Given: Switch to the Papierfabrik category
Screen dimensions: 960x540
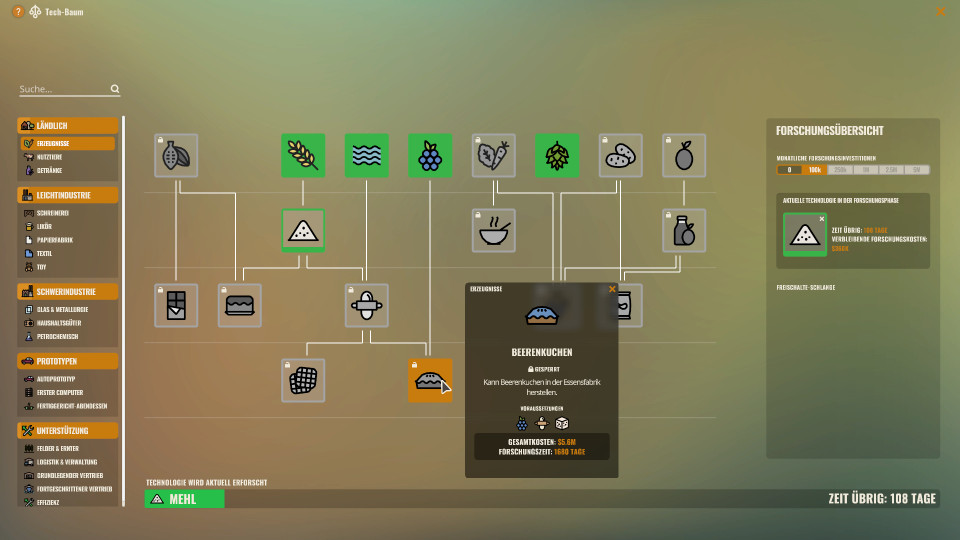Looking at the screenshot, I should pyautogui.click(x=56, y=240).
